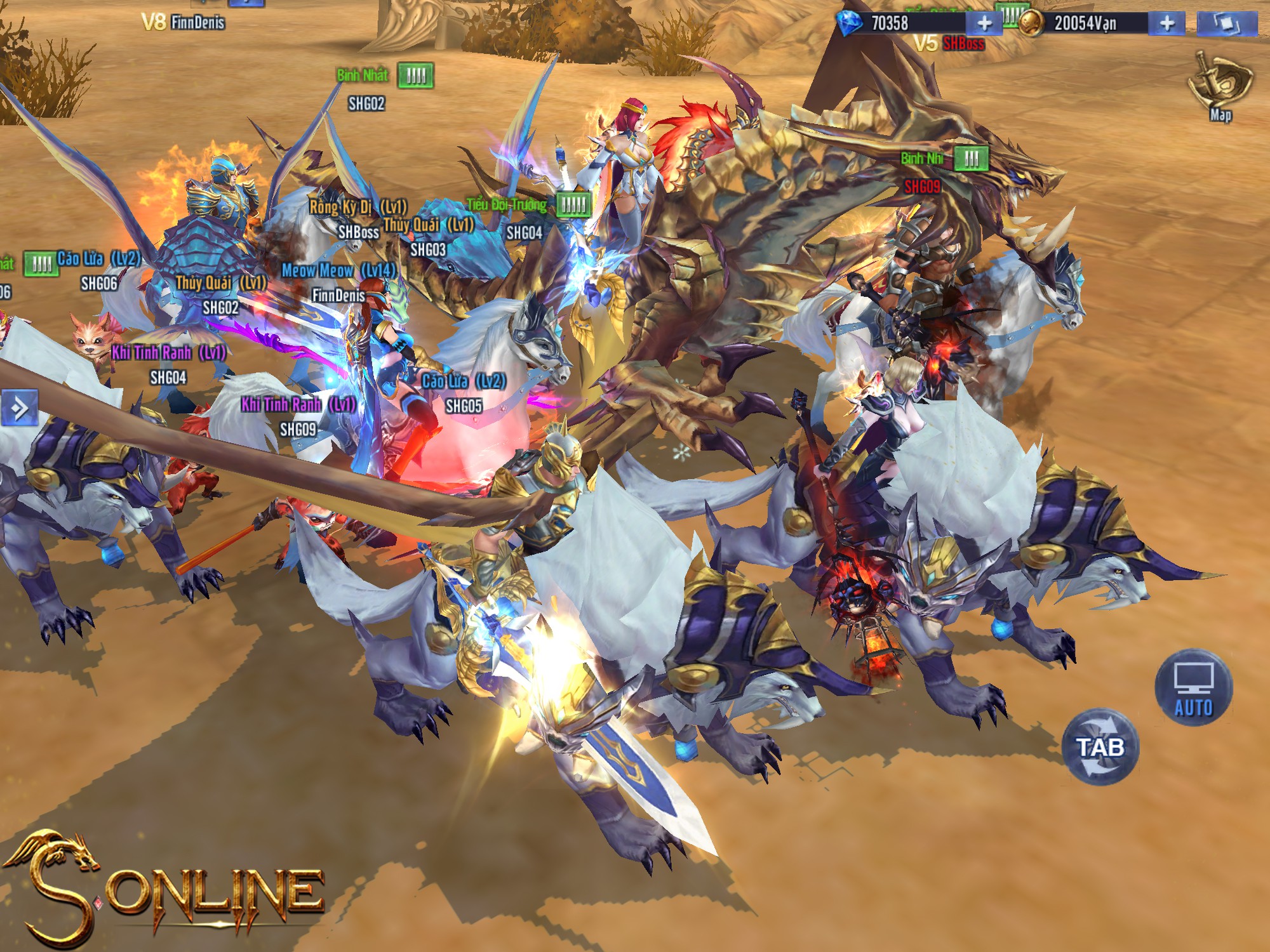The width and height of the screenshot is (1270, 952).
Task: Click the blue overlapping squares icon
Action: (1227, 23)
